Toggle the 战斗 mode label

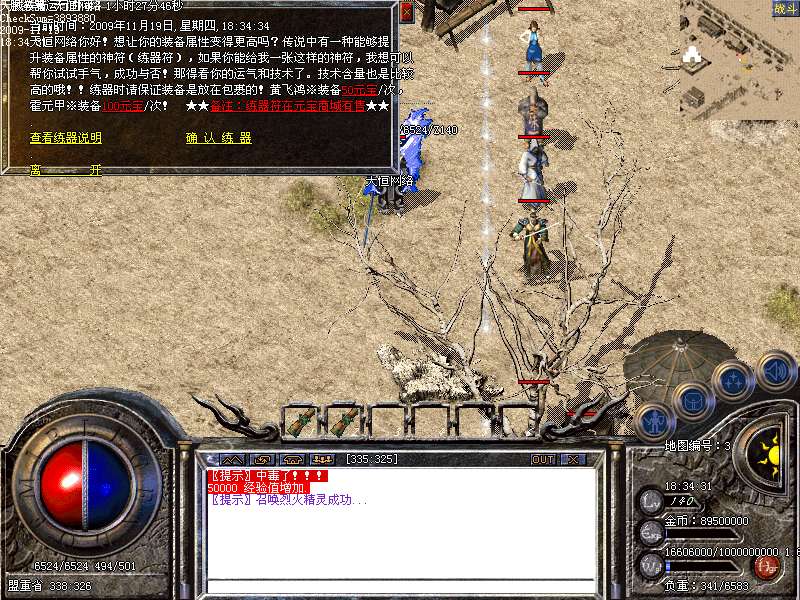[x=785, y=9]
